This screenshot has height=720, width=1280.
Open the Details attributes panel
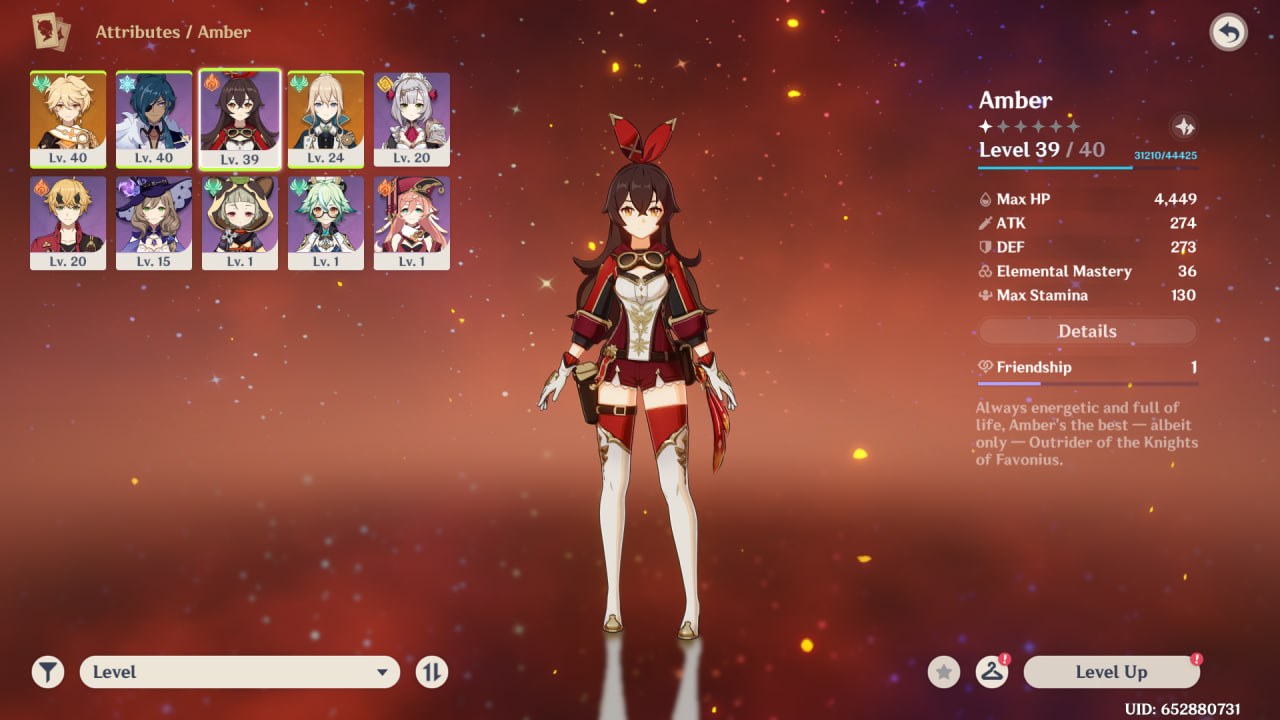tap(1087, 331)
